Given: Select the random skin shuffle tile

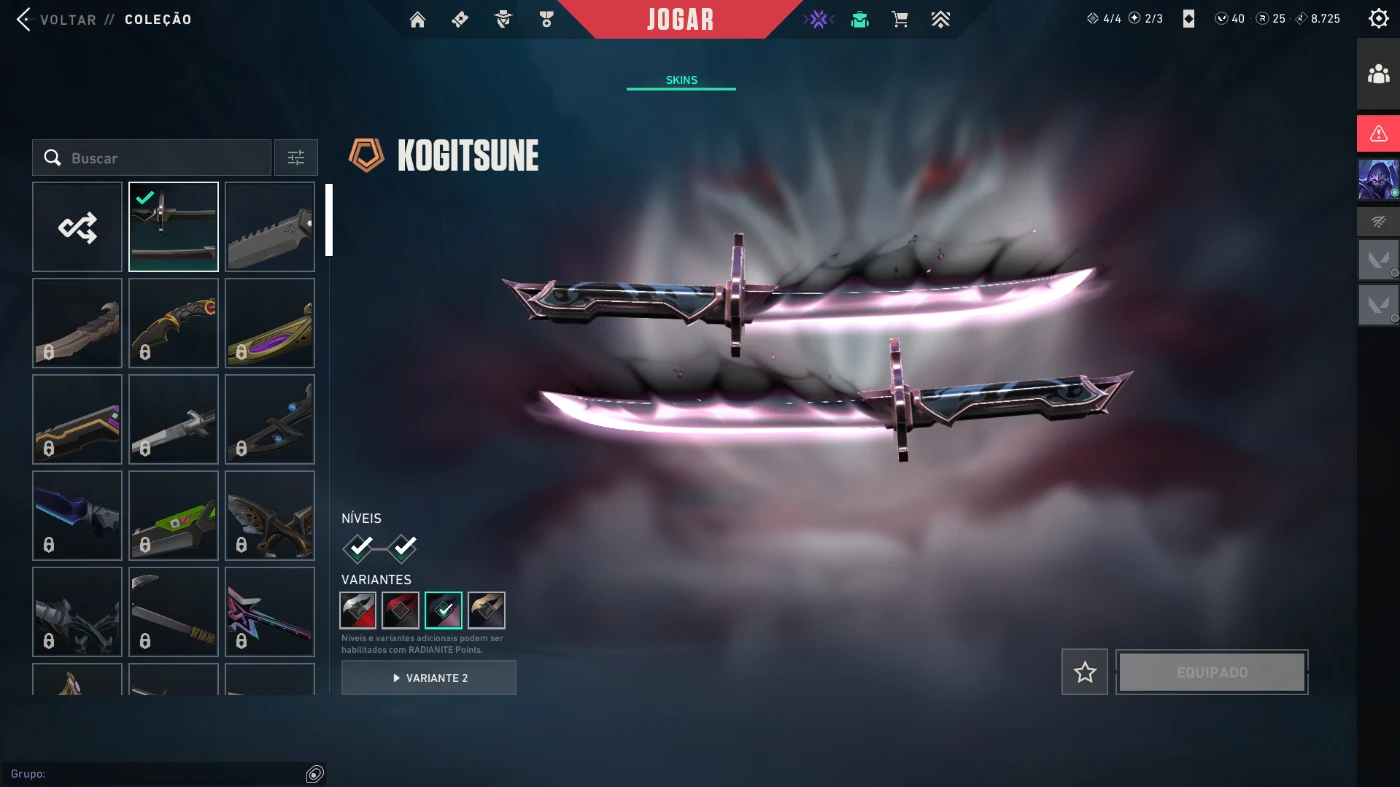Looking at the screenshot, I should tap(77, 227).
